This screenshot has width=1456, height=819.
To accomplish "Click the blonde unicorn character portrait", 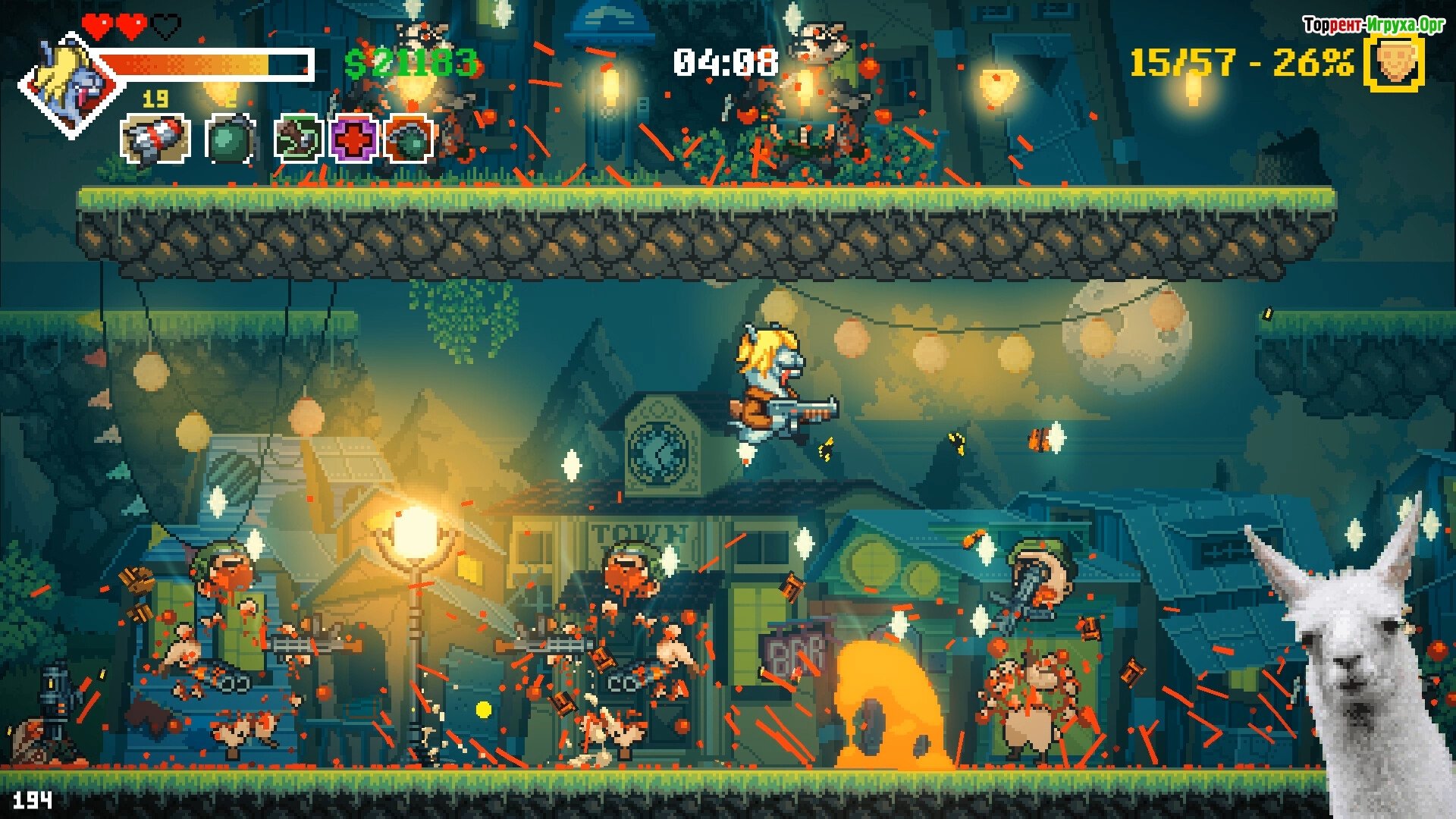I will point(71,85).
